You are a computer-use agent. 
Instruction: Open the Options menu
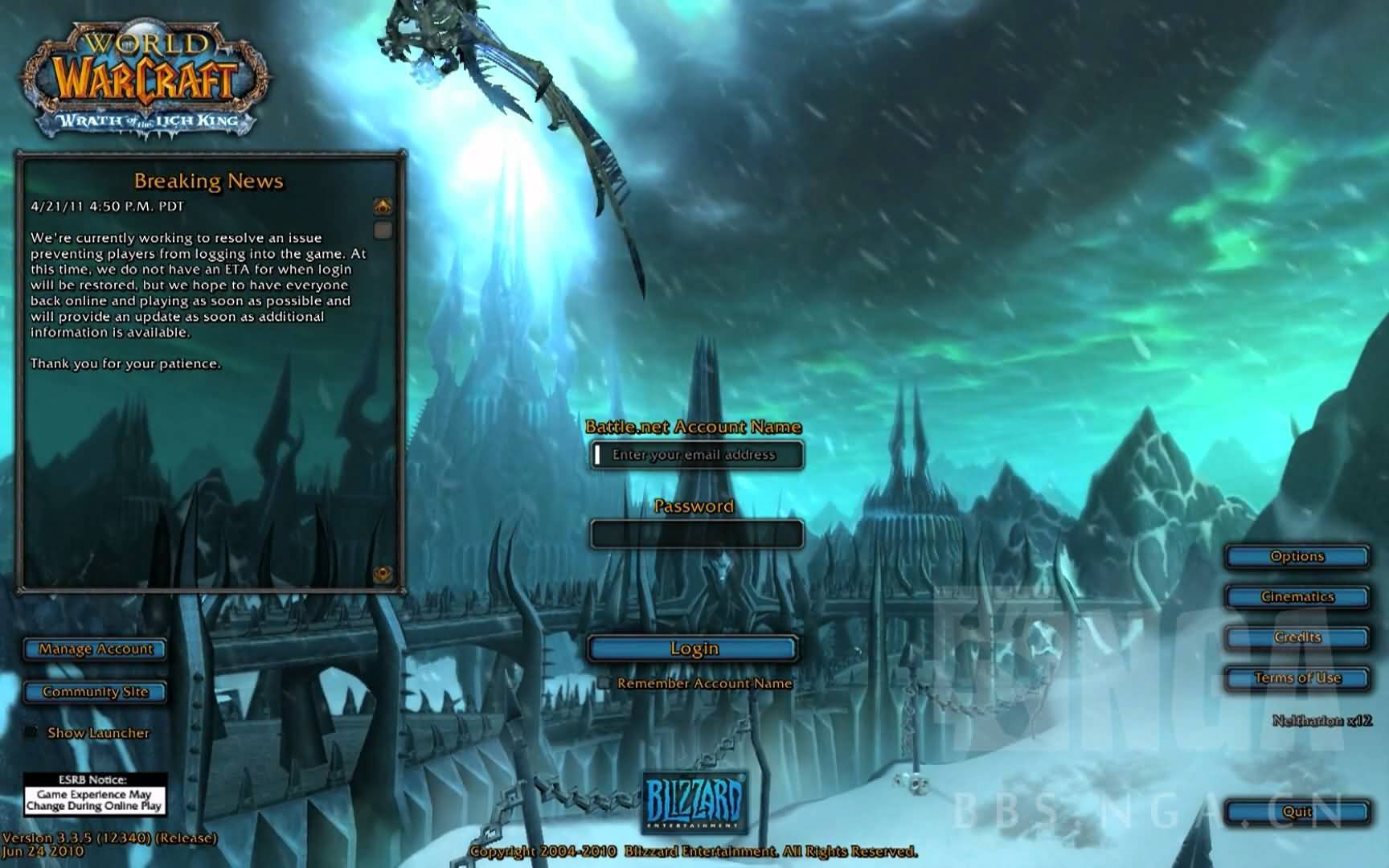(x=1297, y=556)
